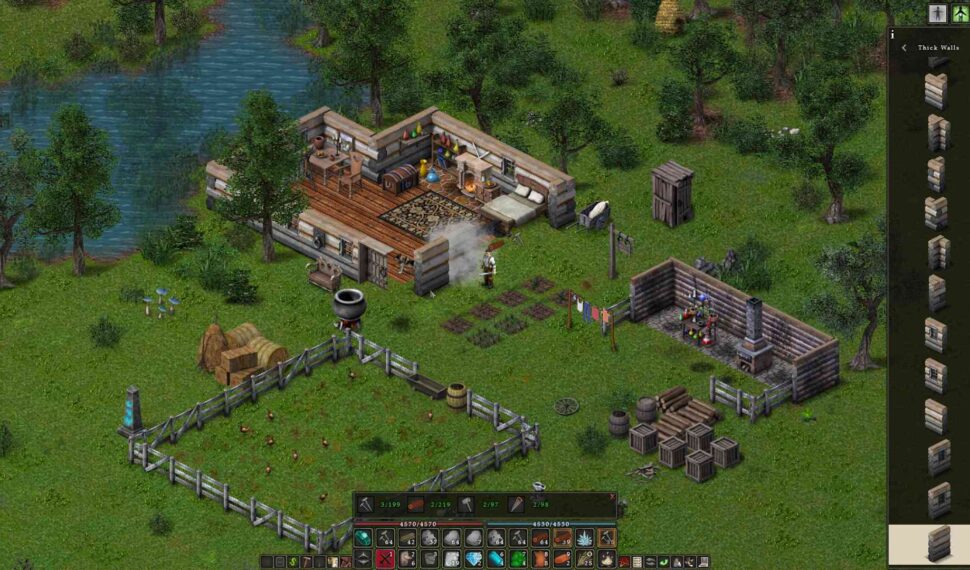Click the info 'i' icon on build panel

coord(891,34)
